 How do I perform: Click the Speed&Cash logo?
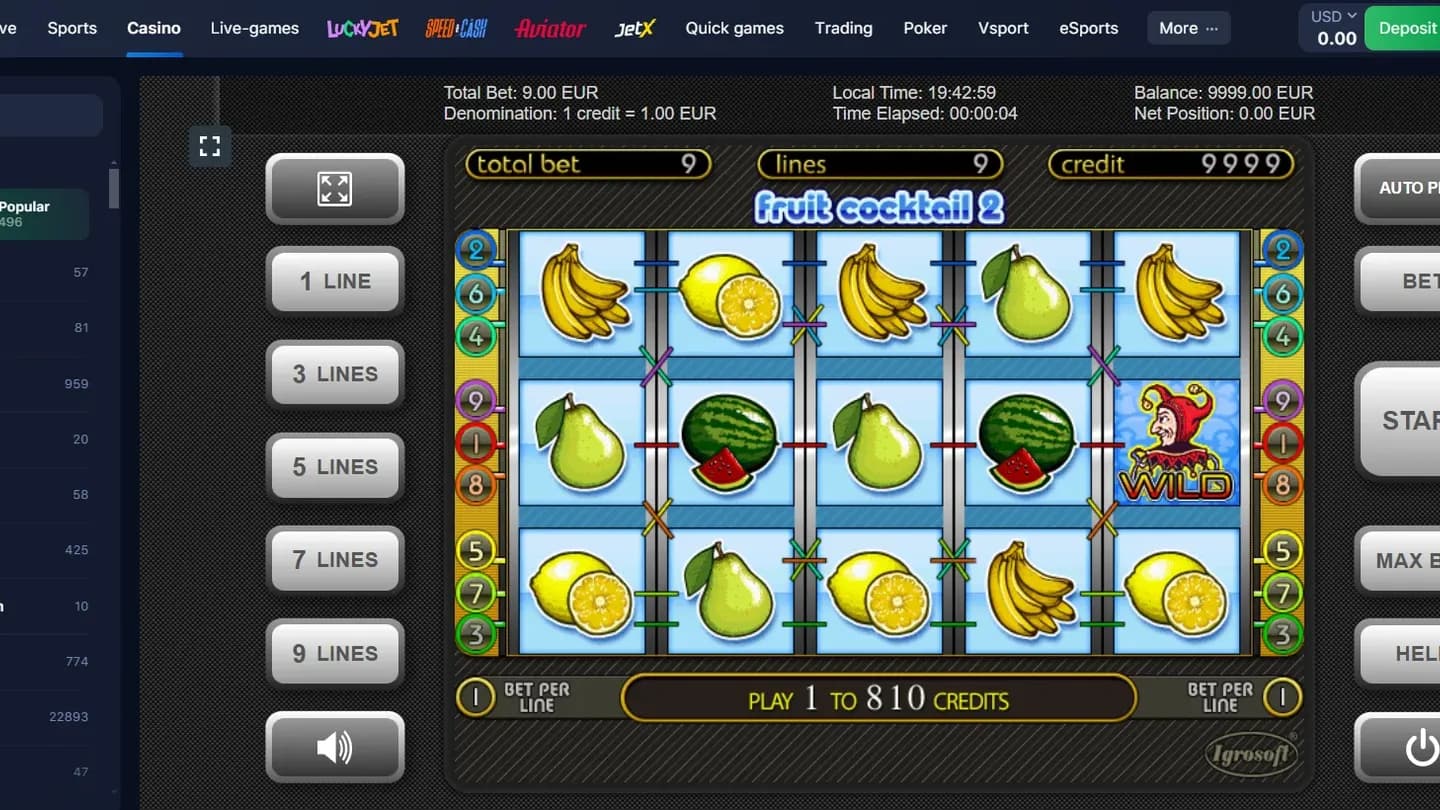coord(456,28)
